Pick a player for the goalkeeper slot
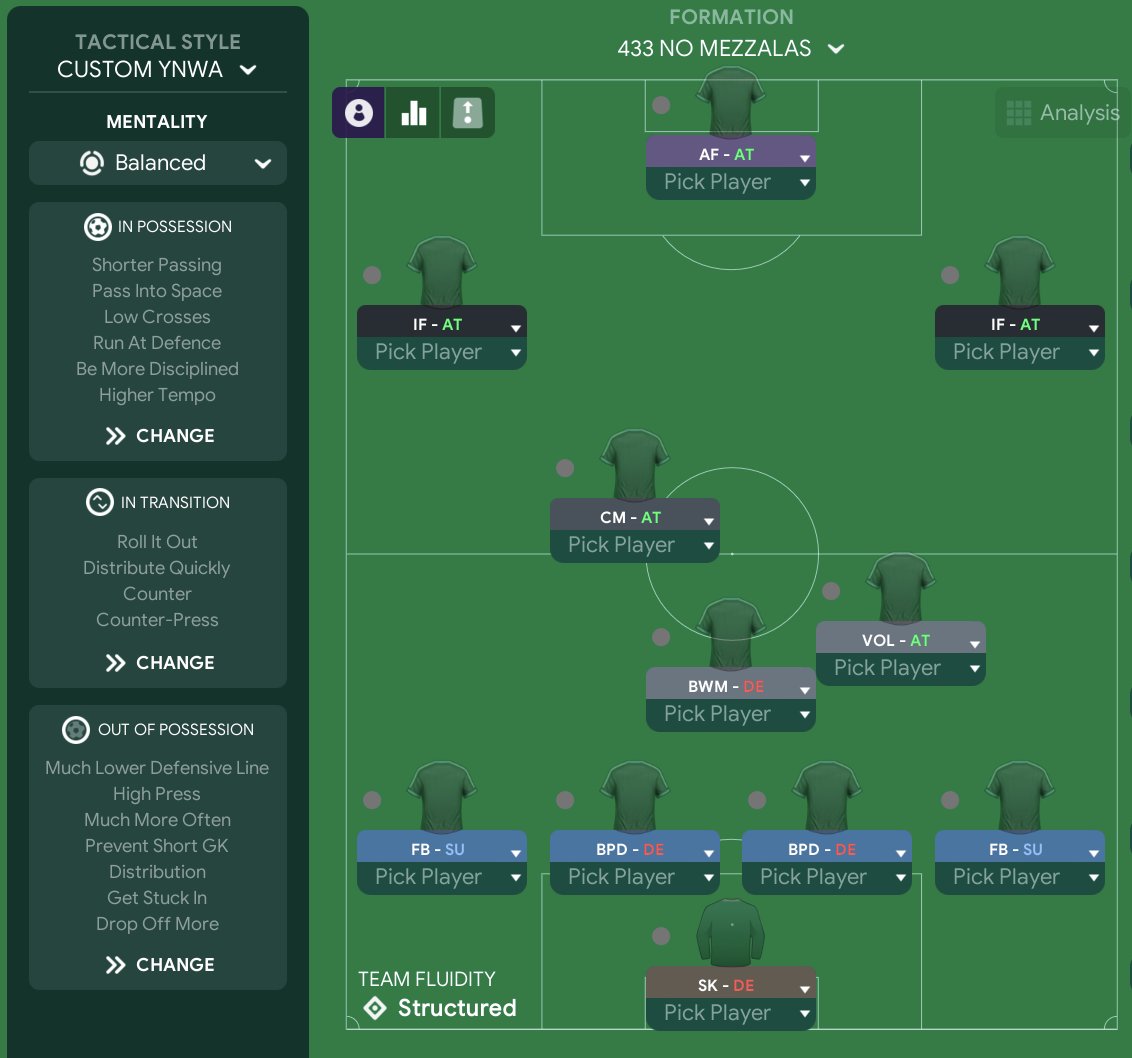This screenshot has width=1132, height=1058. pyautogui.click(x=730, y=1013)
